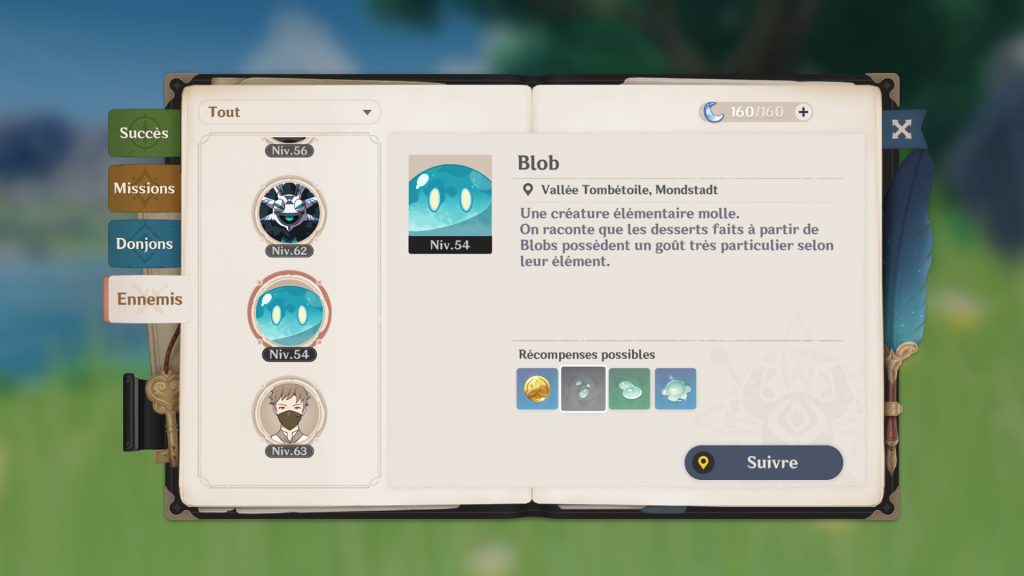Select the Niv.62 ruin guard enemy
Screen dimensions: 1024x576
tap(289, 211)
